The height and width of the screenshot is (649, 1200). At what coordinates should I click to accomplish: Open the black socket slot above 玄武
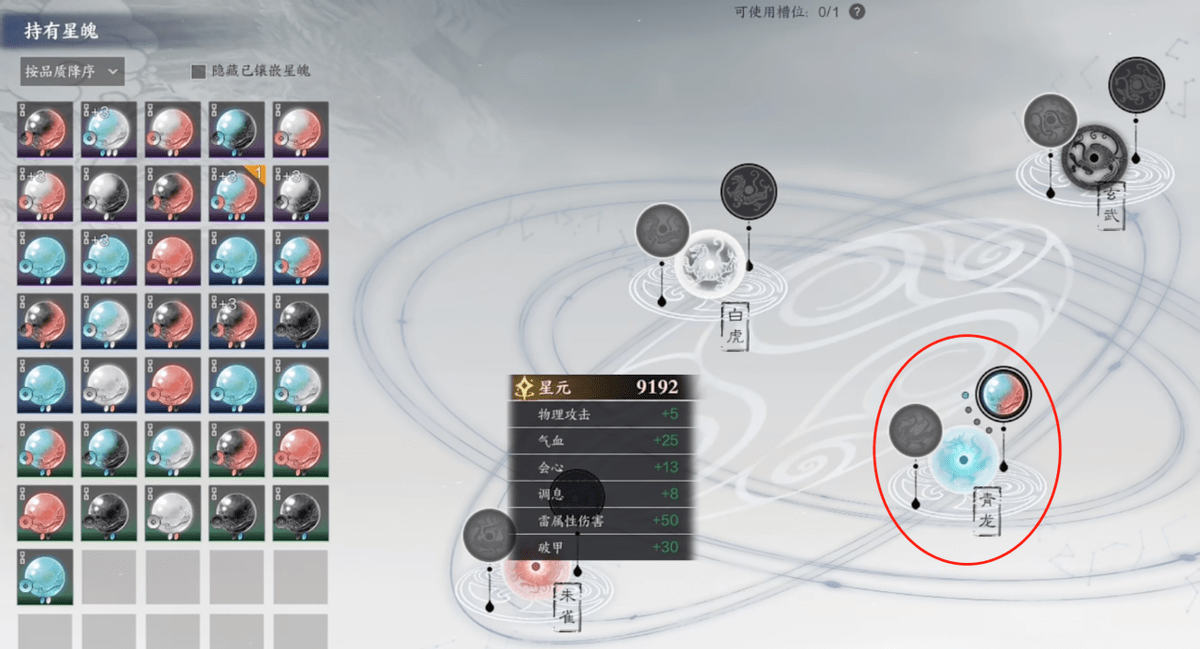tap(1136, 85)
